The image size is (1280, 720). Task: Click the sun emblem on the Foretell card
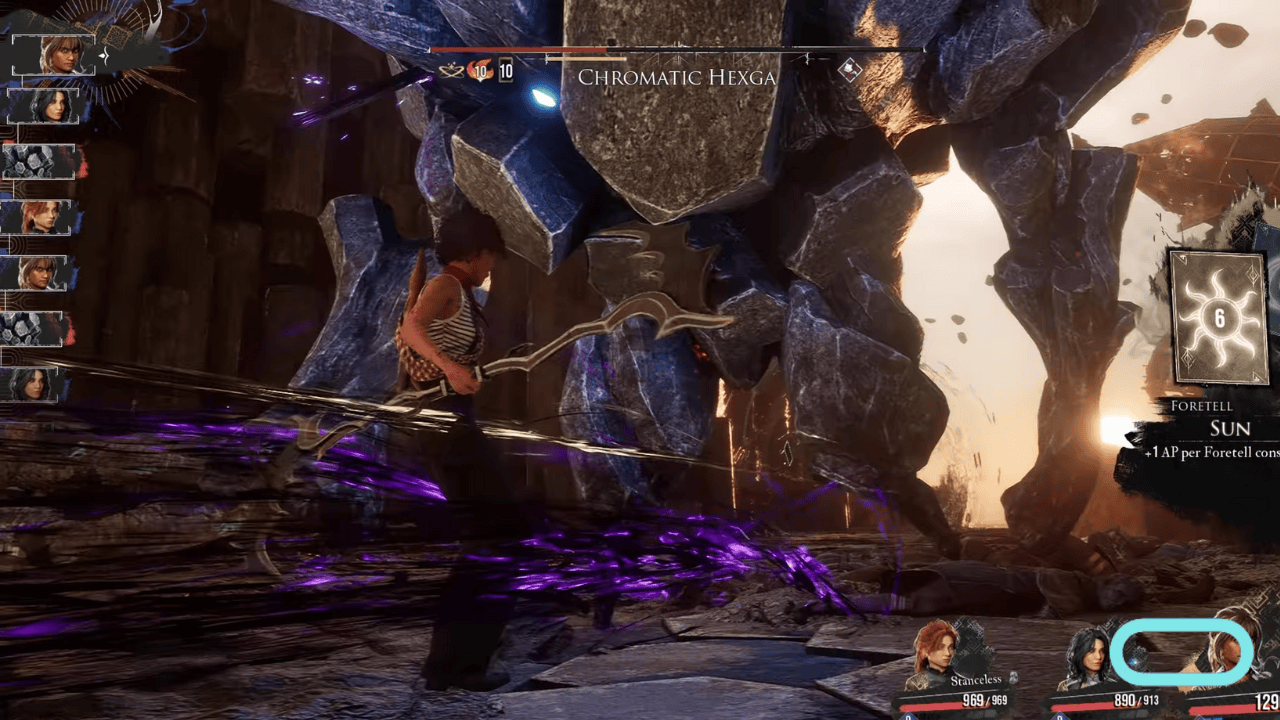(1217, 320)
